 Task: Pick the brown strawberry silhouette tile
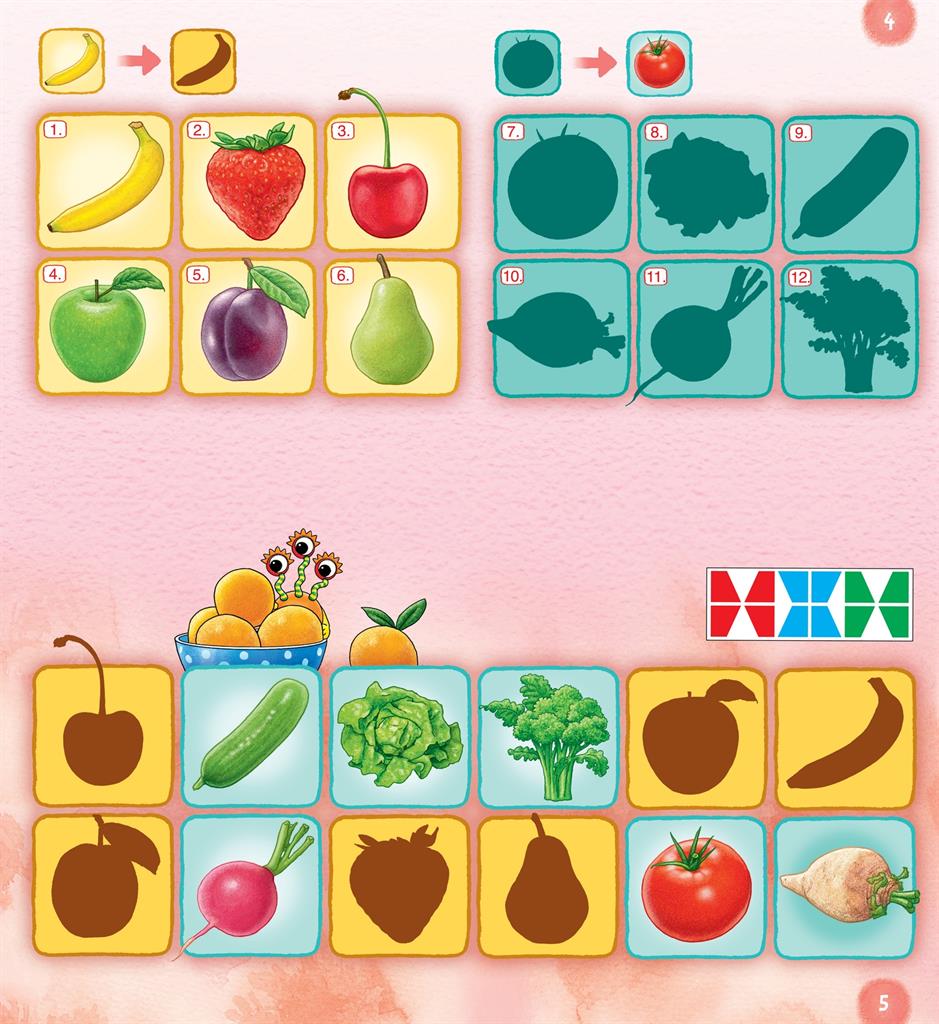400,885
